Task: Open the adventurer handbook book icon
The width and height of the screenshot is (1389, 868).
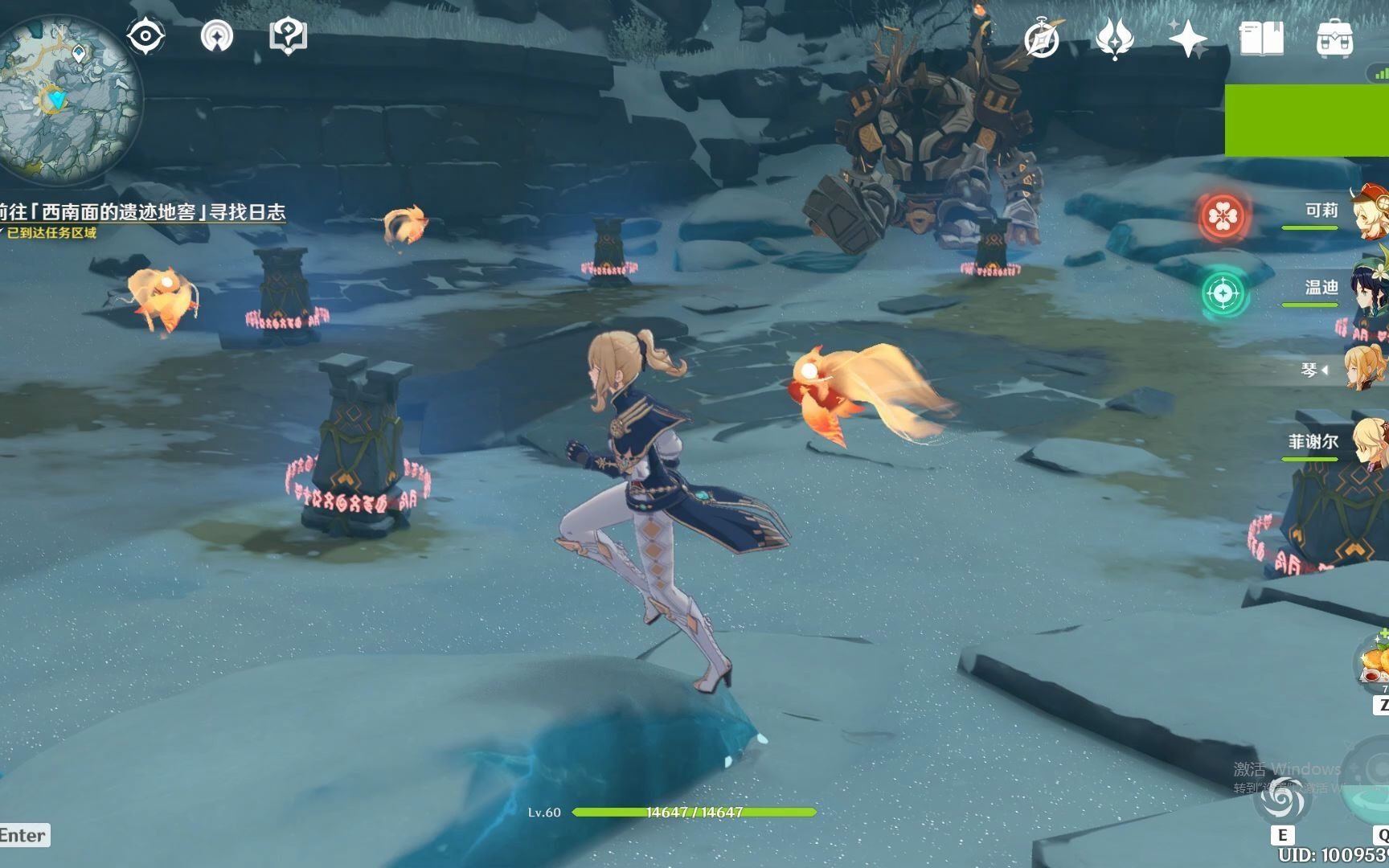Action: 1261,39
